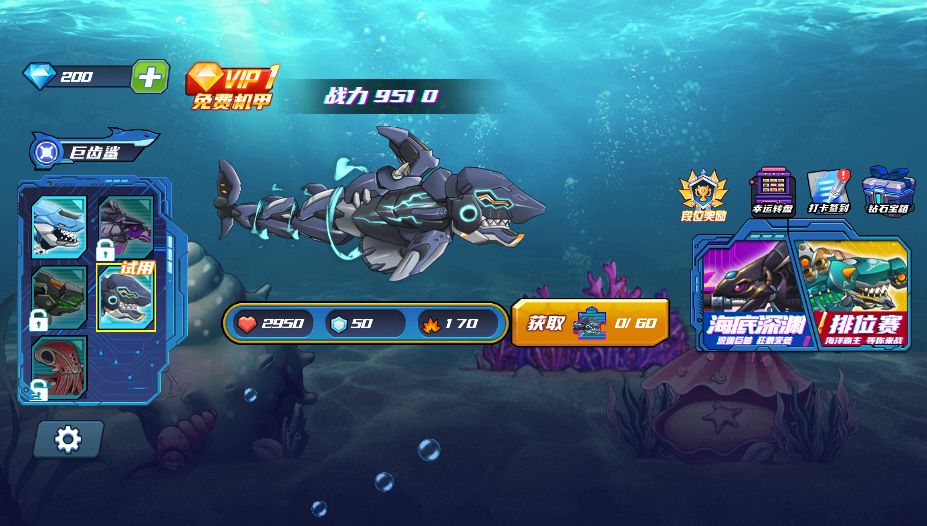
Task: Tap the green plus to add diamonds
Action: [x=149, y=77]
